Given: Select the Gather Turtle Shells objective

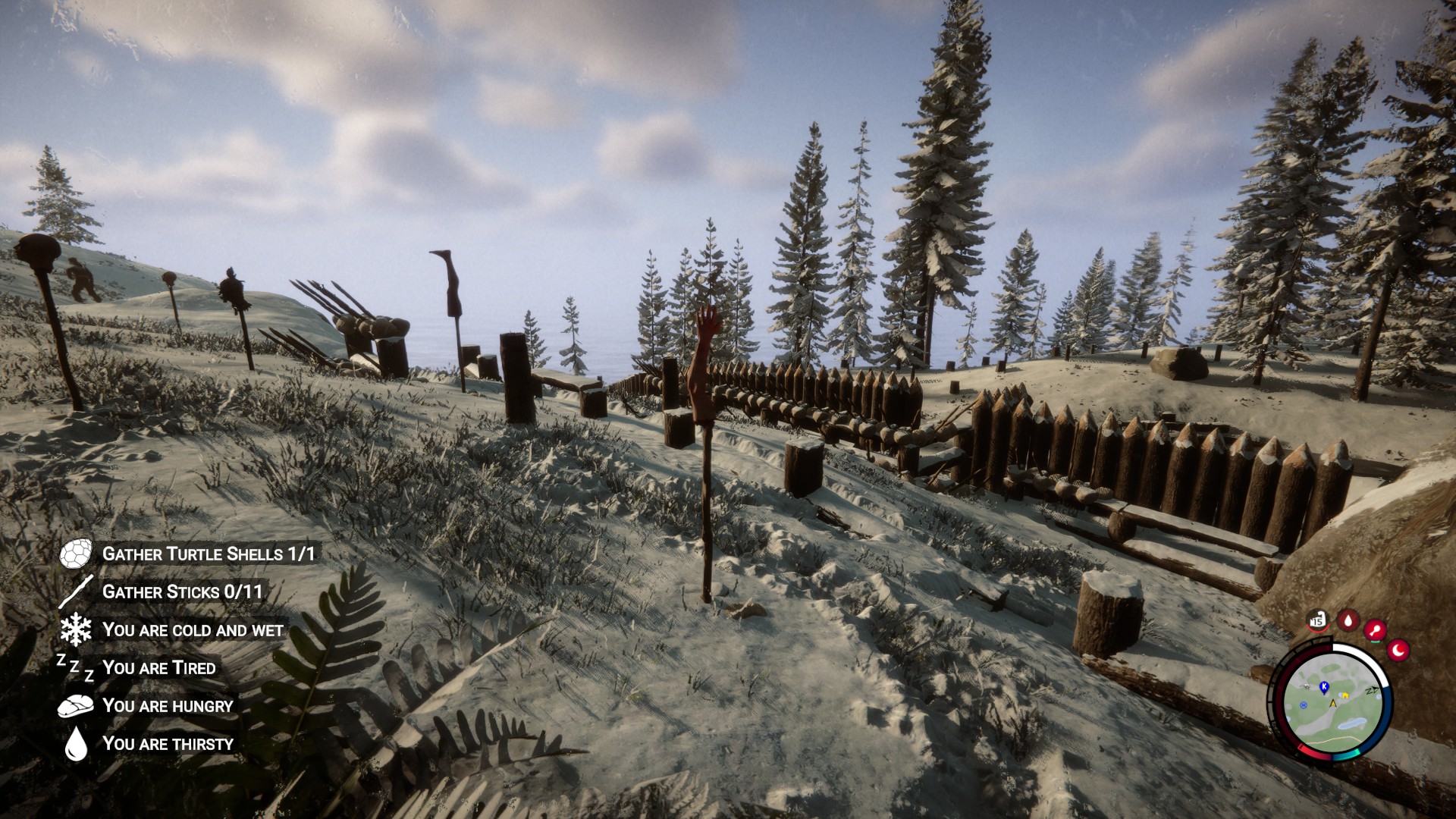Looking at the screenshot, I should [208, 554].
